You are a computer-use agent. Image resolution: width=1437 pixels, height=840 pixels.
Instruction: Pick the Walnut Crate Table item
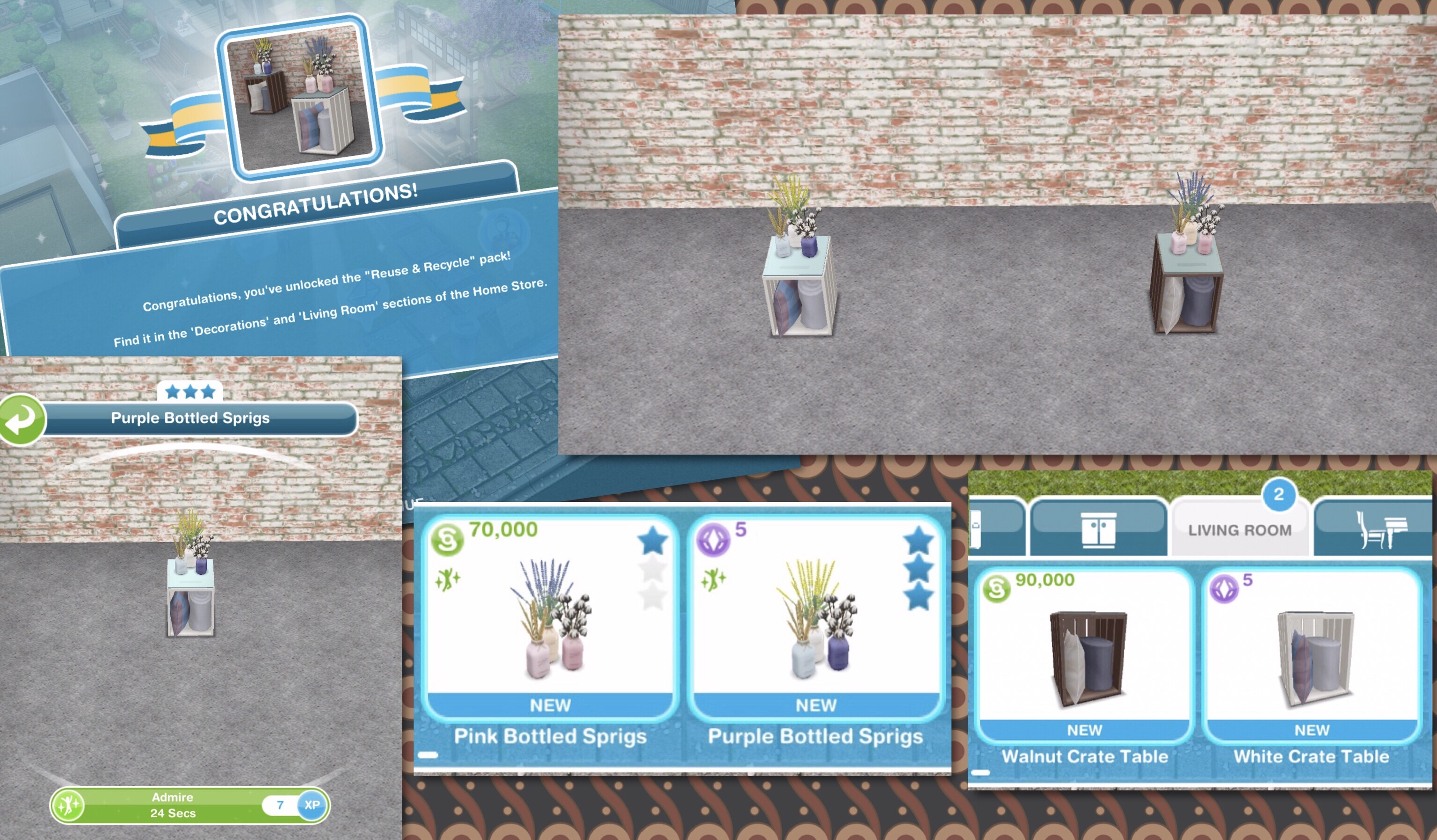(x=1084, y=656)
